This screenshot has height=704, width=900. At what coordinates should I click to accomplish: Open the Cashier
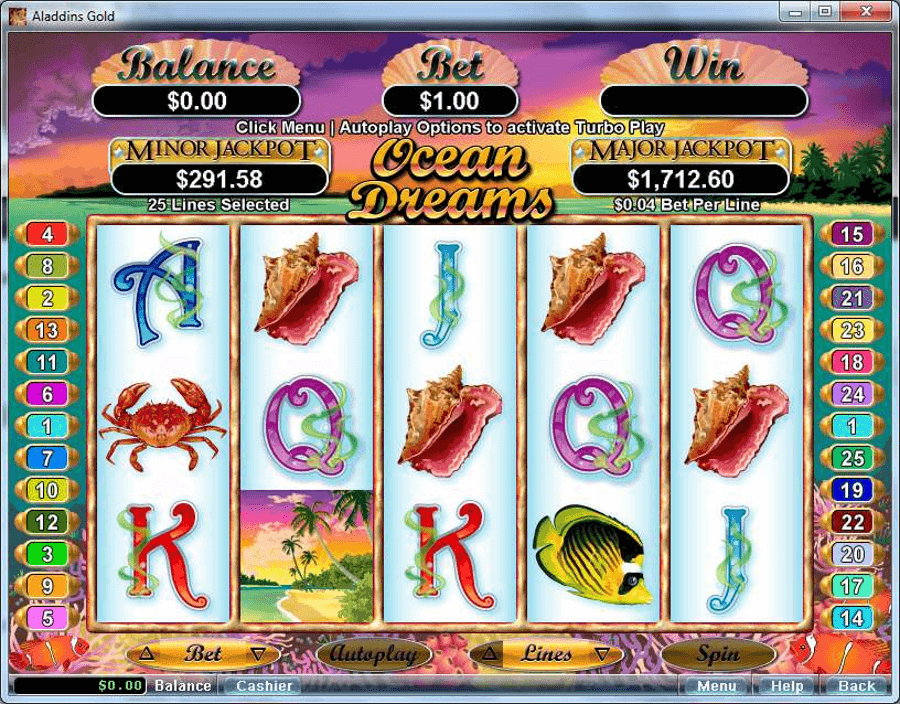[x=264, y=686]
